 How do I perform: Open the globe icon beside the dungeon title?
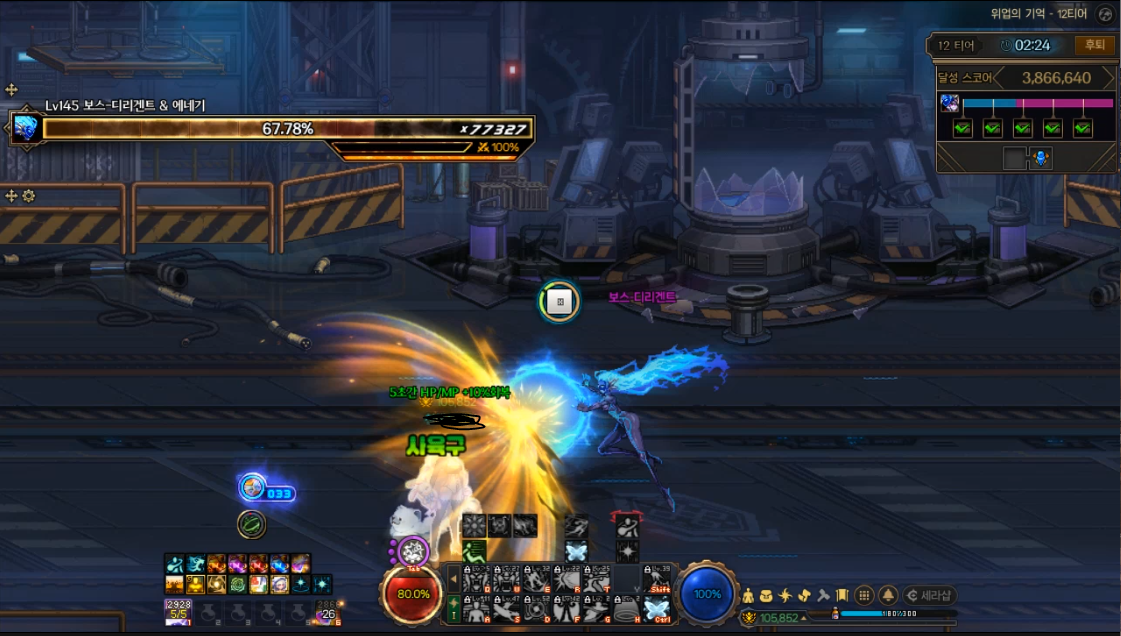[x=1104, y=15]
